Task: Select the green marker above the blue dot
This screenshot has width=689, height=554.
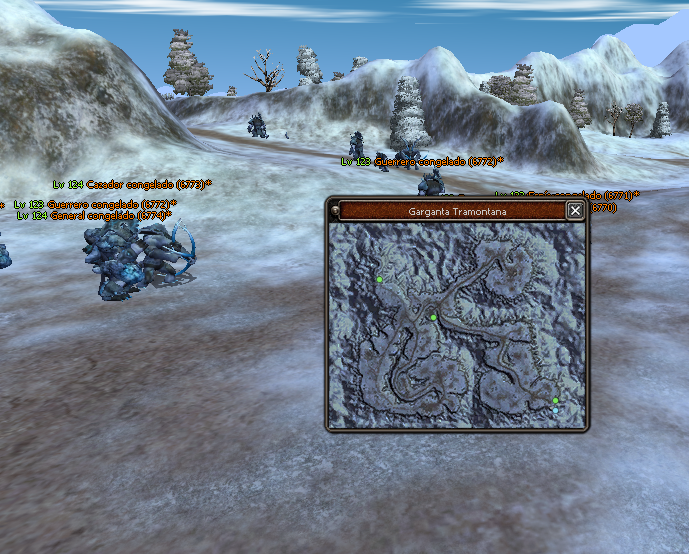Action: point(555,401)
